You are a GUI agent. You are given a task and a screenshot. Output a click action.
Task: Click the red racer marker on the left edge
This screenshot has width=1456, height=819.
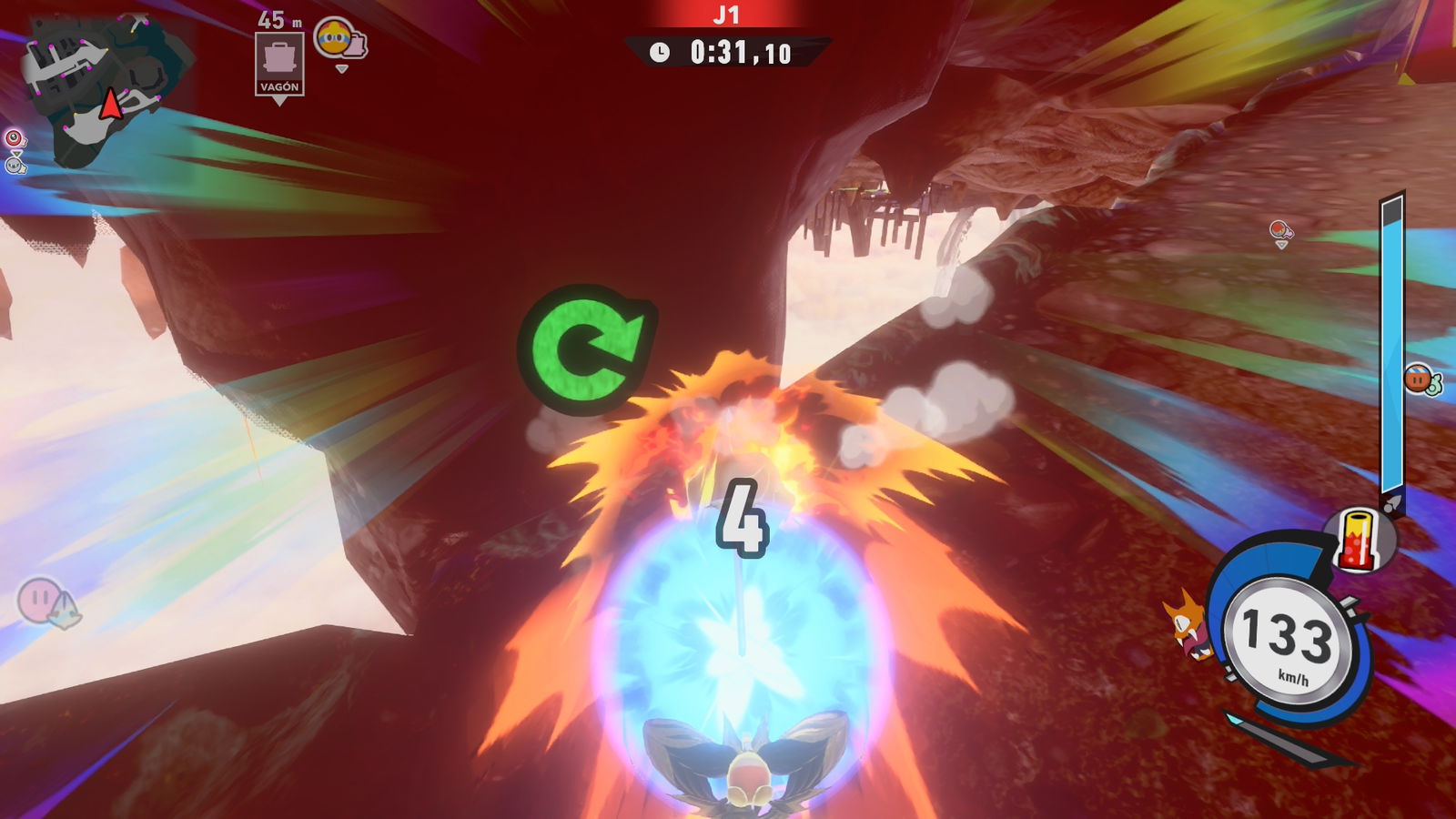pyautogui.click(x=13, y=138)
